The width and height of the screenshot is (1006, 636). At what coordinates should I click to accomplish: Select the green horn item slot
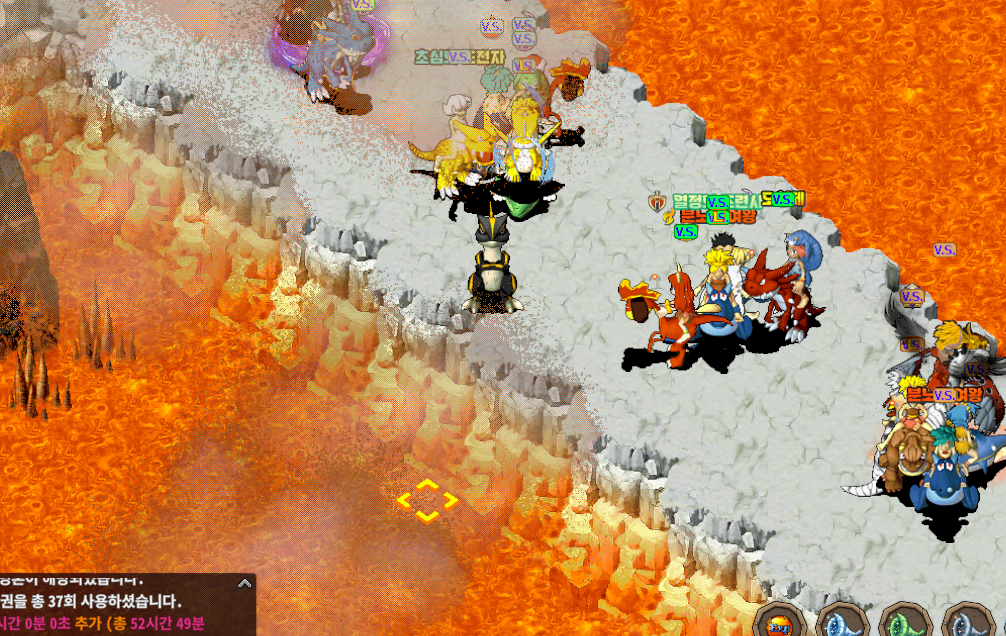(x=905, y=624)
